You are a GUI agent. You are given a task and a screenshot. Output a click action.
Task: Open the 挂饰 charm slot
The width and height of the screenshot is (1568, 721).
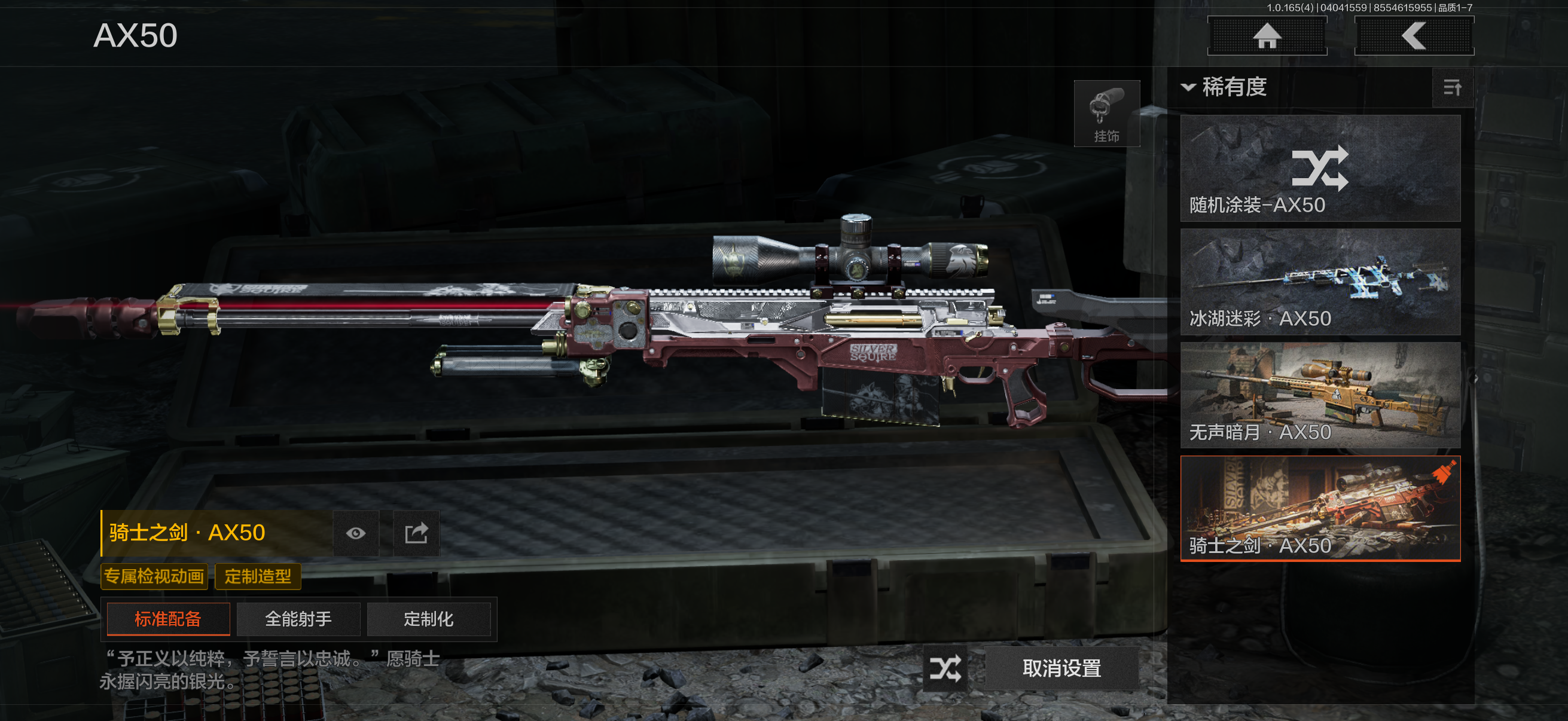[x=1106, y=114]
